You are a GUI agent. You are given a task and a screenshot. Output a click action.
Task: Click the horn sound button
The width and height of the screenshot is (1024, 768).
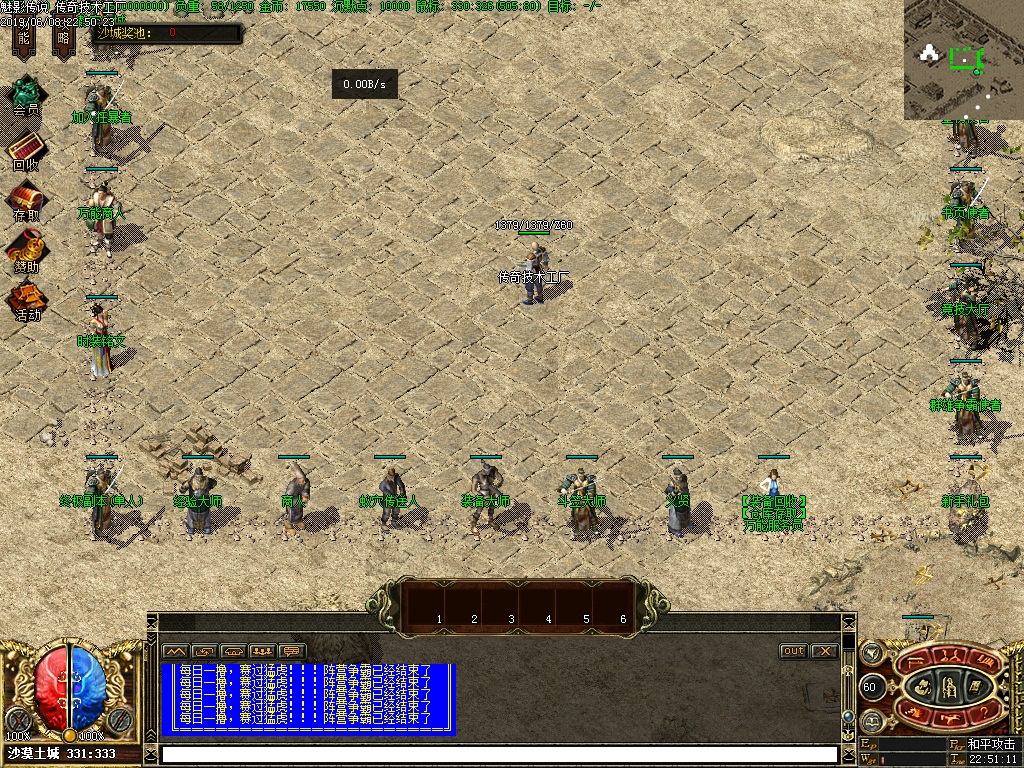point(872,653)
